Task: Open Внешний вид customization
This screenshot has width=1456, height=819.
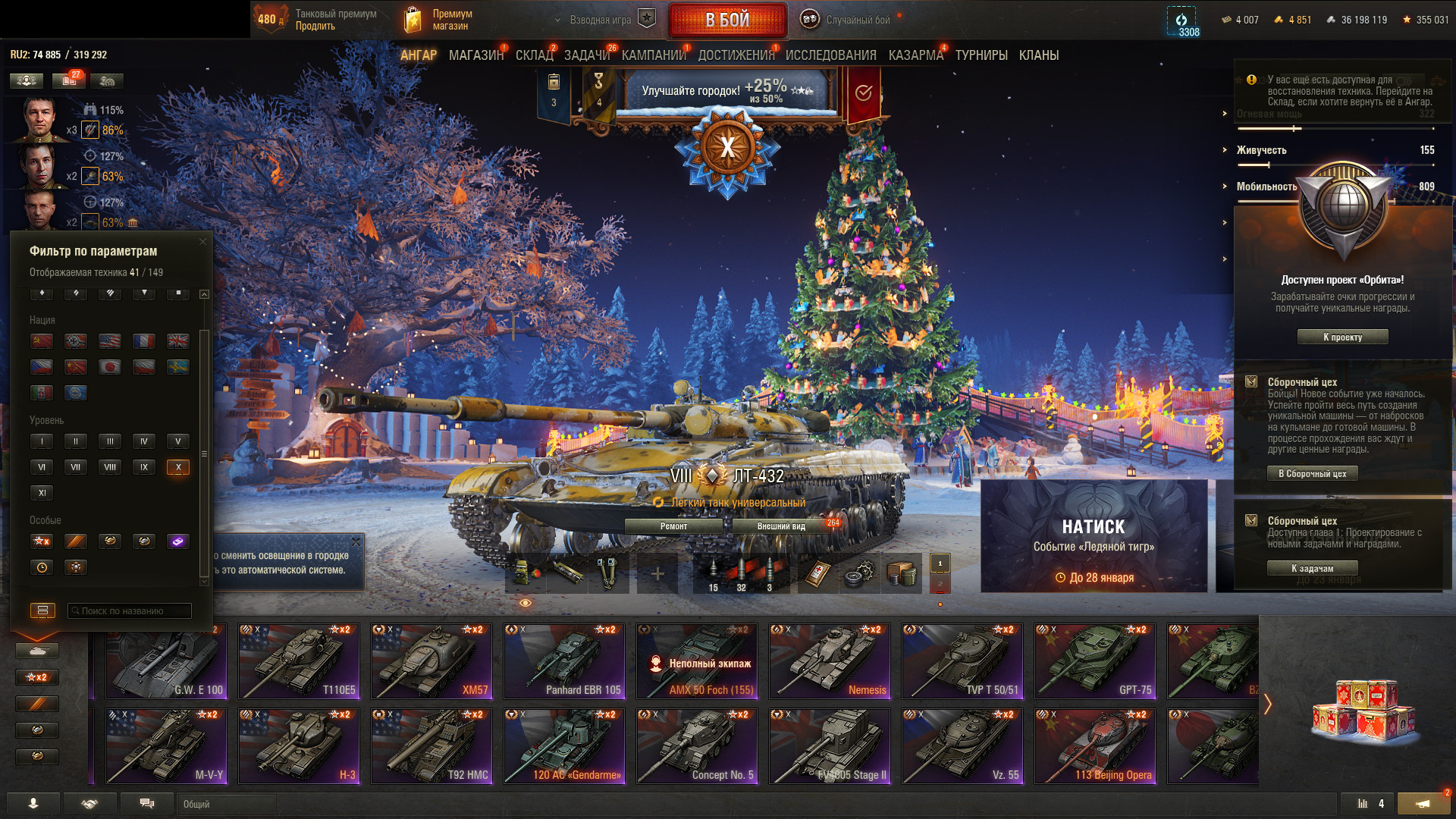Action: click(781, 526)
